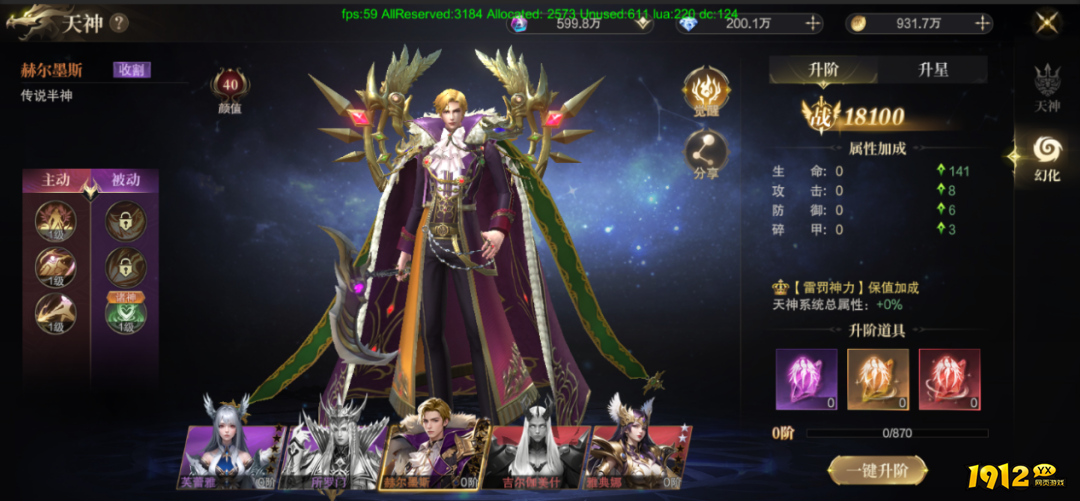The height and width of the screenshot is (501, 1080).
Task: Click the purple 收副 tag next to 赫尔墨斯
Action: point(131,70)
